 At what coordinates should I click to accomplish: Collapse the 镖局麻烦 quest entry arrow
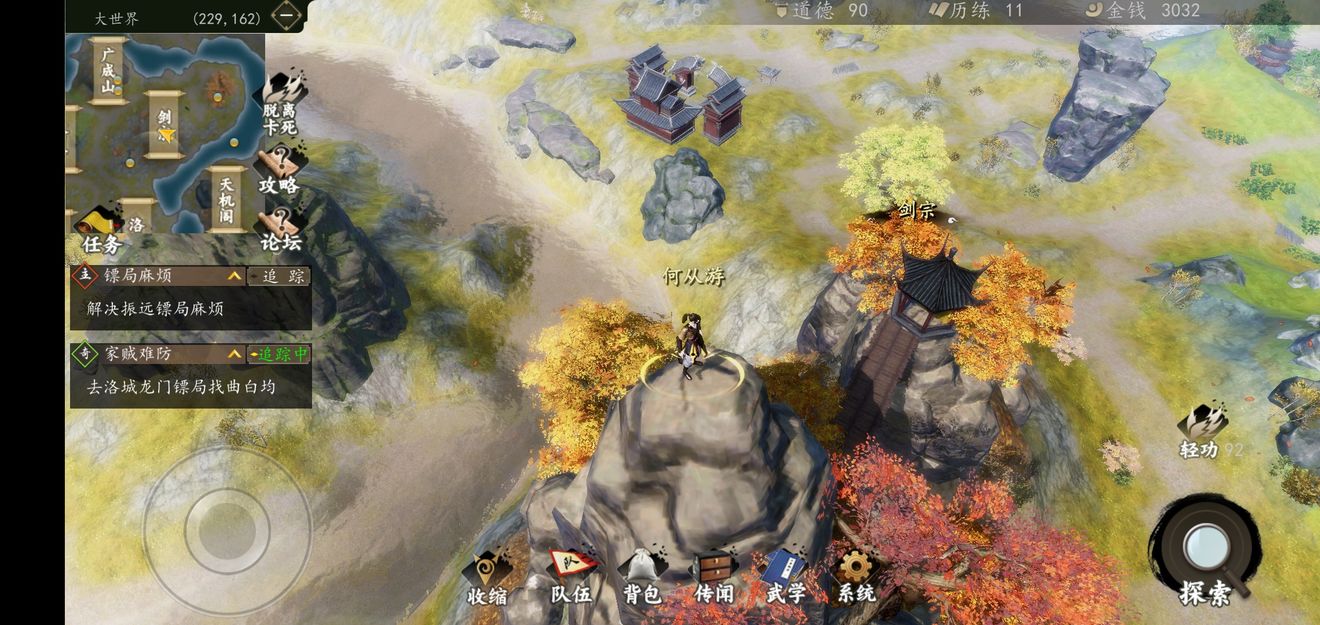[234, 276]
